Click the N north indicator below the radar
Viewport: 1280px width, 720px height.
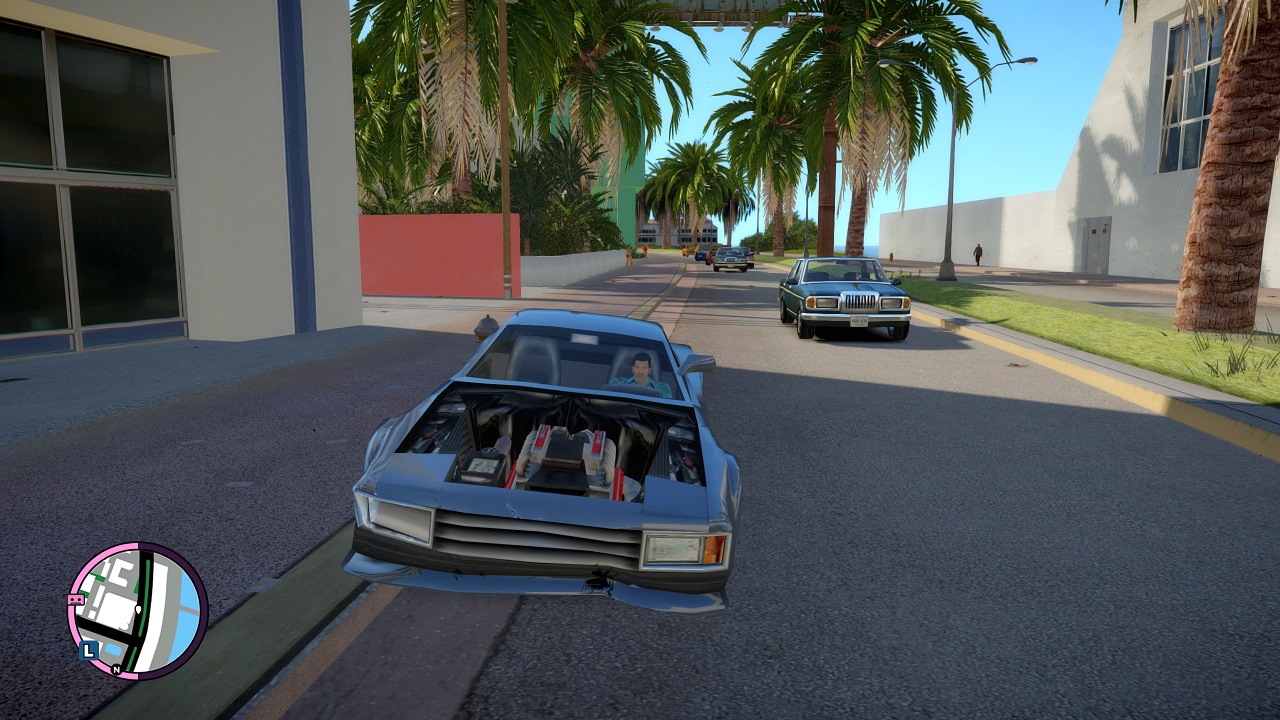pyautogui.click(x=117, y=670)
